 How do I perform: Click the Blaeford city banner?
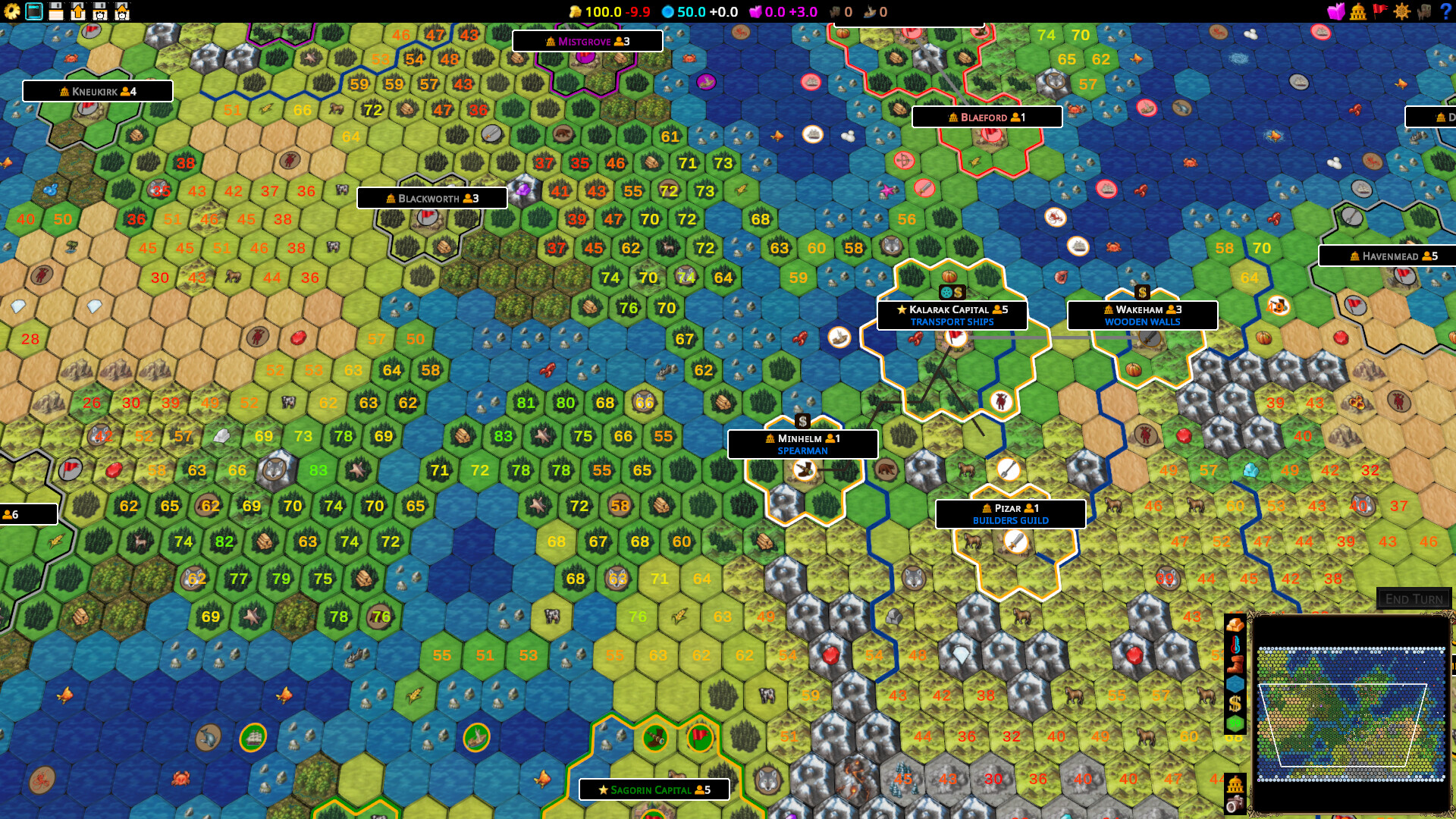(x=987, y=117)
